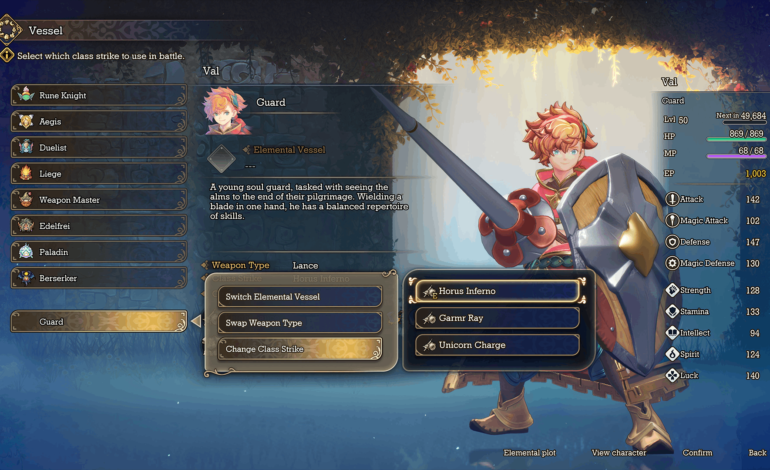Open Switch Elemental Vessel option
The image size is (770, 470).
pyautogui.click(x=300, y=297)
